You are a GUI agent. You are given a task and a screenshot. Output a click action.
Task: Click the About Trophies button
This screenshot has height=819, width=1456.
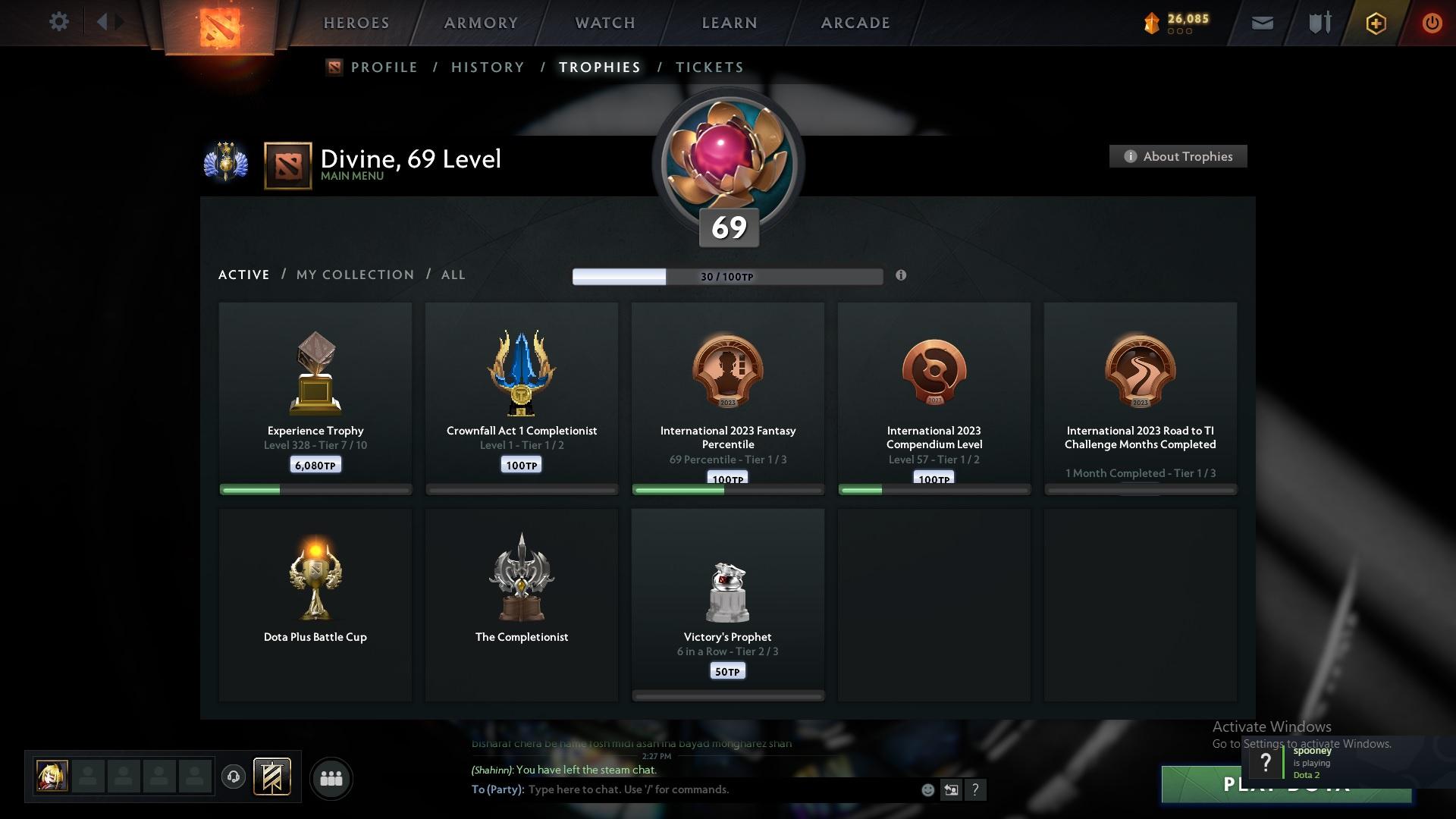point(1178,156)
